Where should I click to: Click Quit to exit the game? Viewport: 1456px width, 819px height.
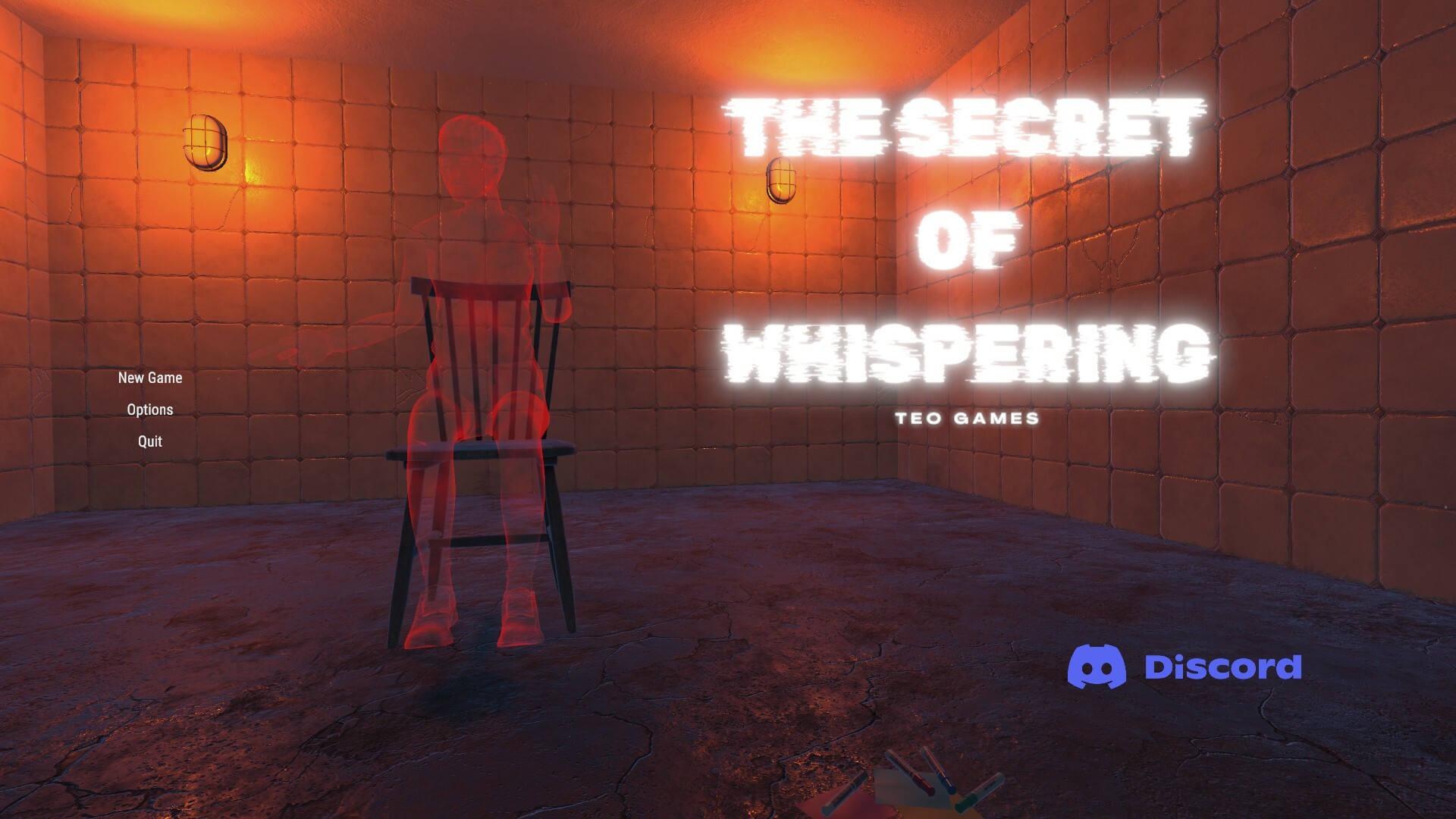coord(149,441)
